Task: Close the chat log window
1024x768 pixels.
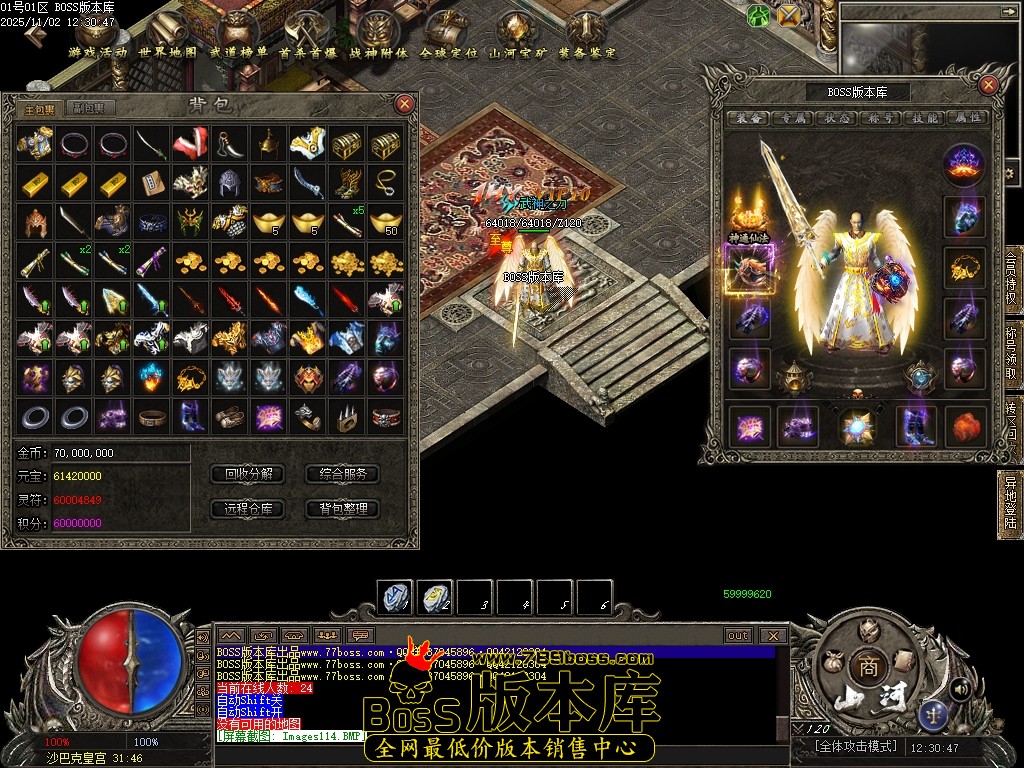Action: (773, 635)
